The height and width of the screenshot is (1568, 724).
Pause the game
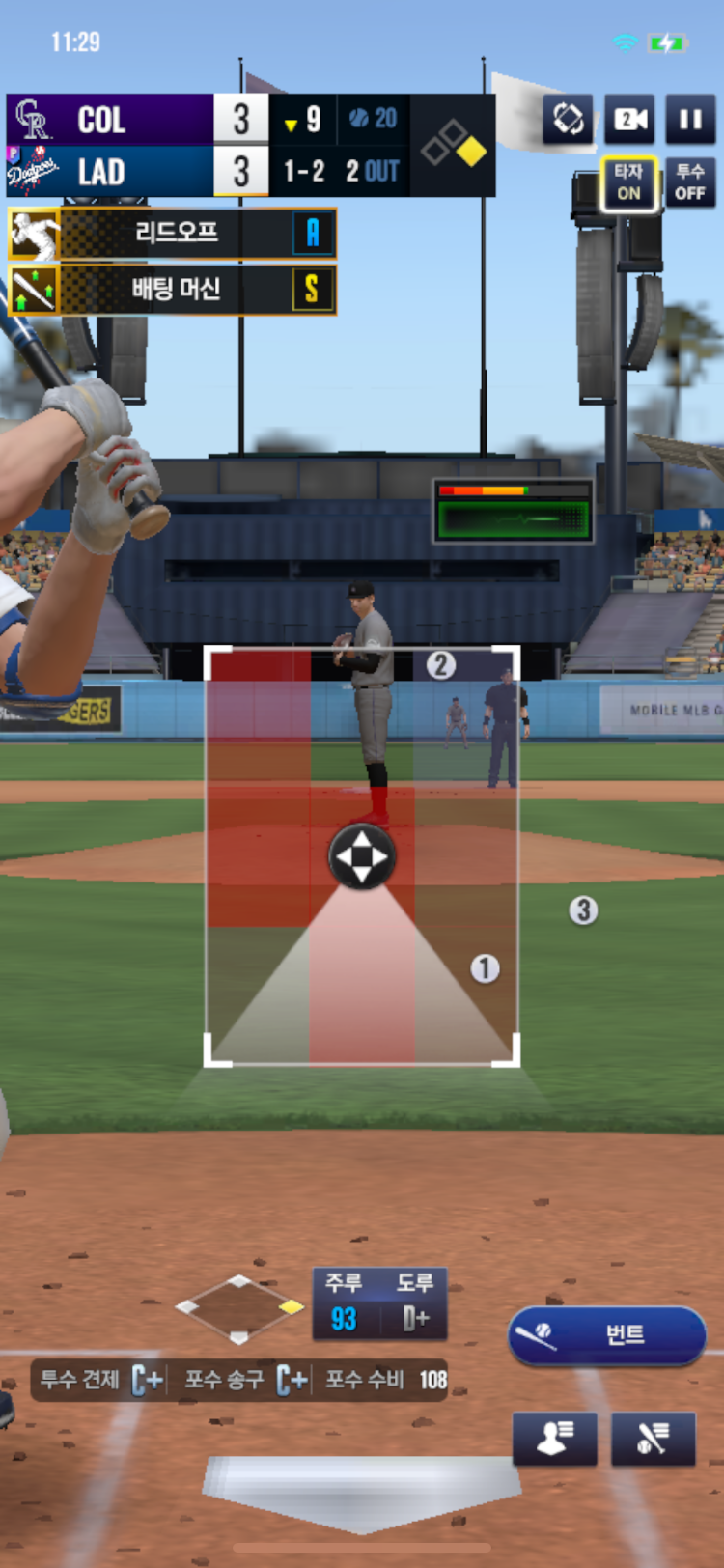coord(690,120)
